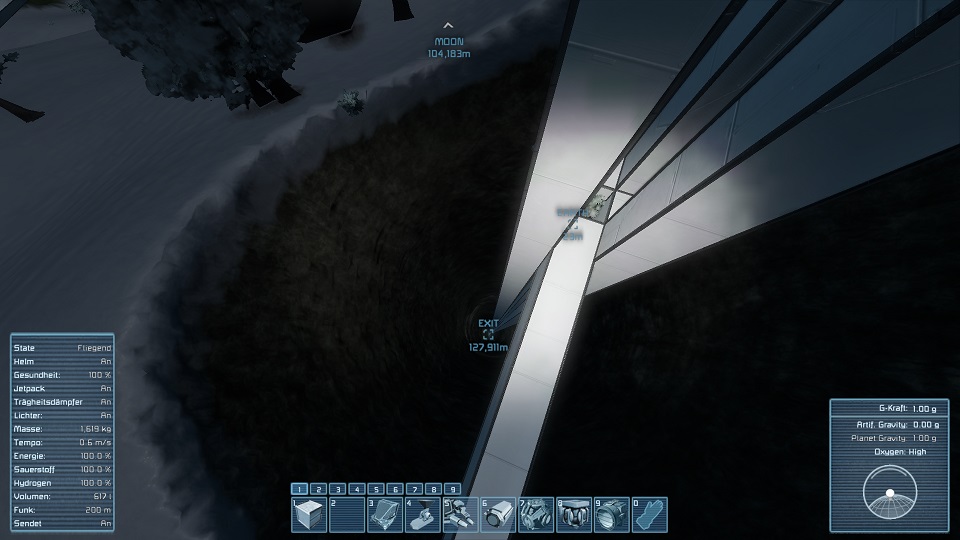Select the armor block in slot 1
Screen dimensions: 960x540
[309, 515]
